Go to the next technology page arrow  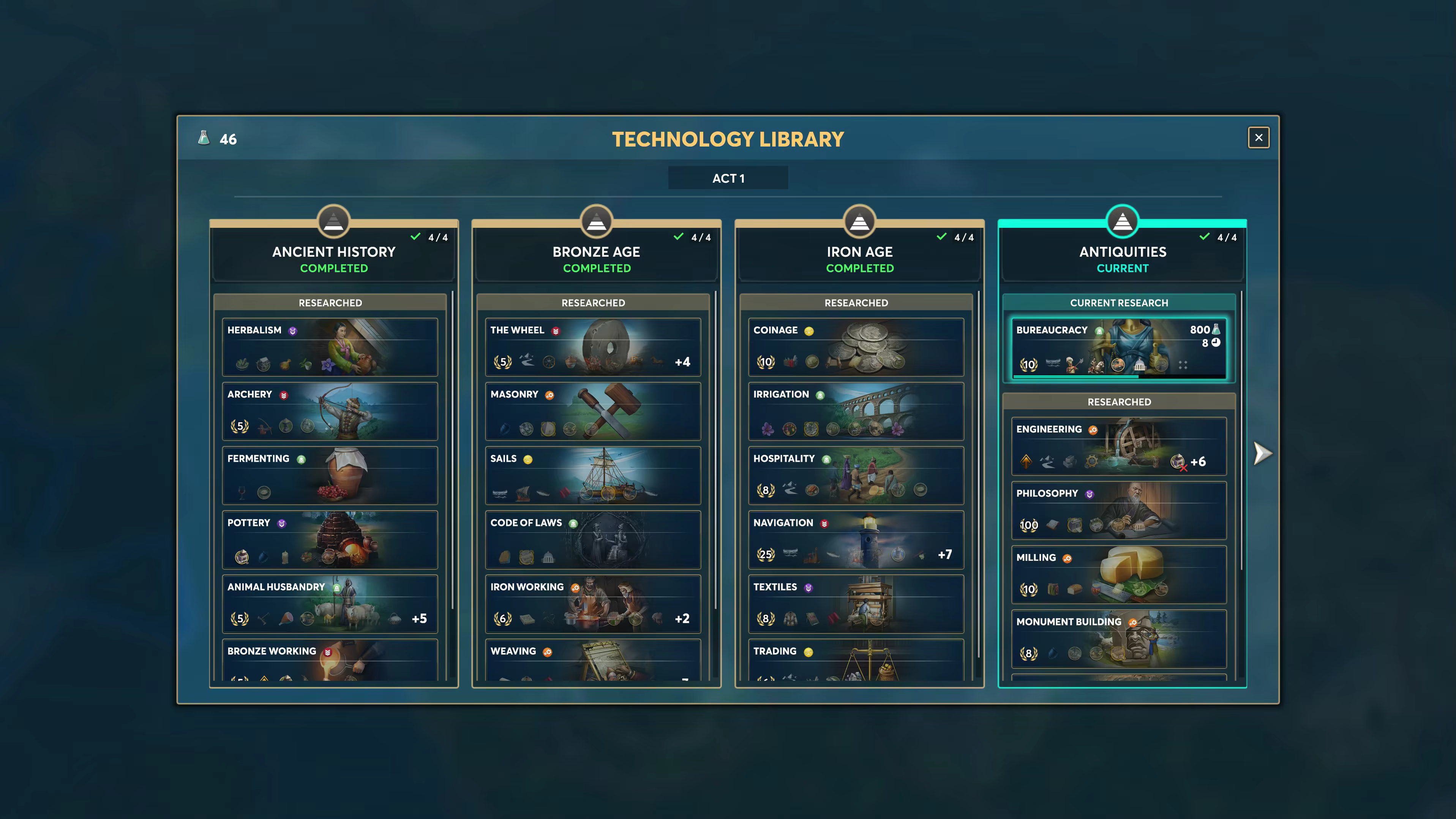coord(1262,453)
